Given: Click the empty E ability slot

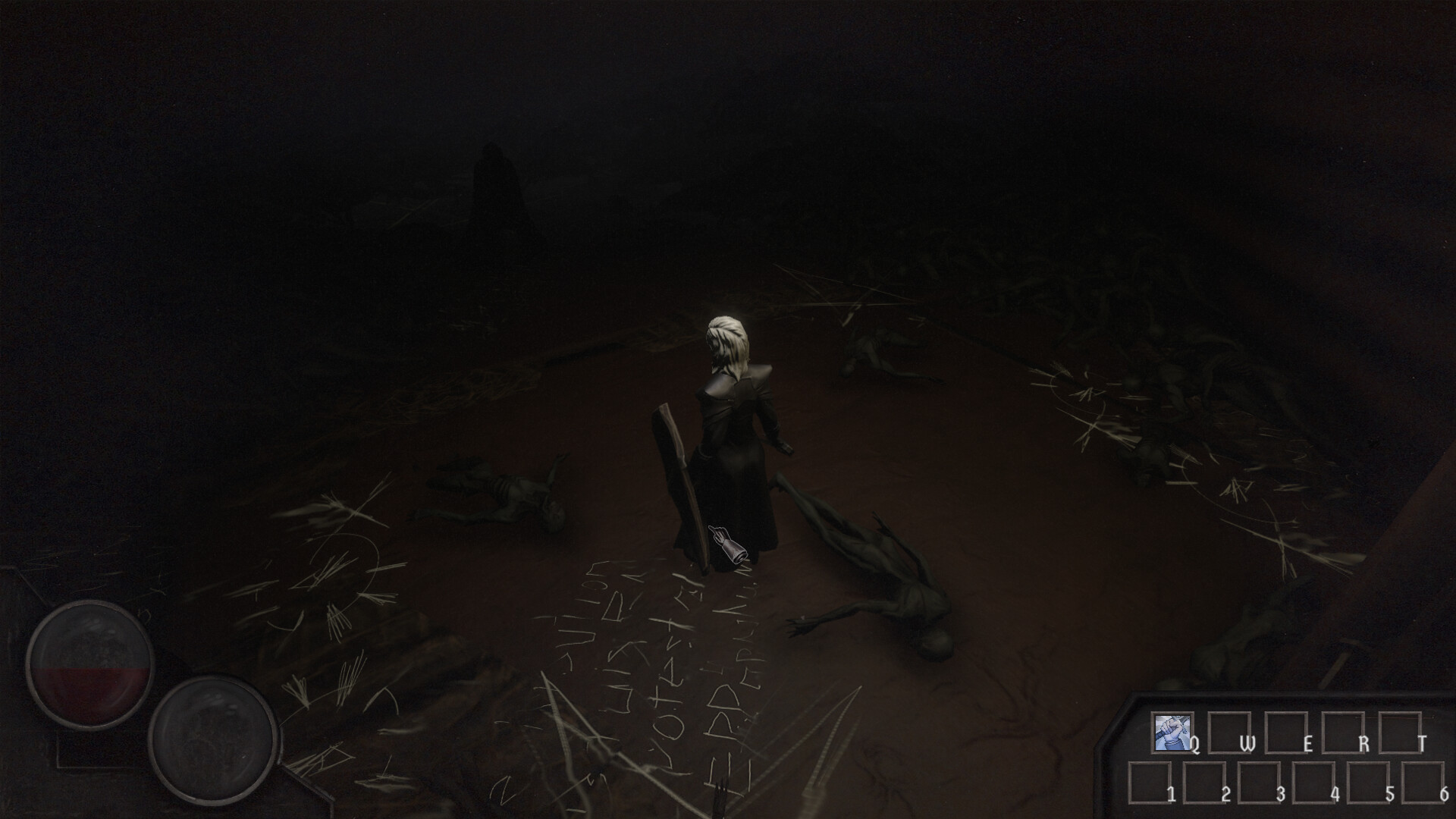Looking at the screenshot, I should [1286, 732].
